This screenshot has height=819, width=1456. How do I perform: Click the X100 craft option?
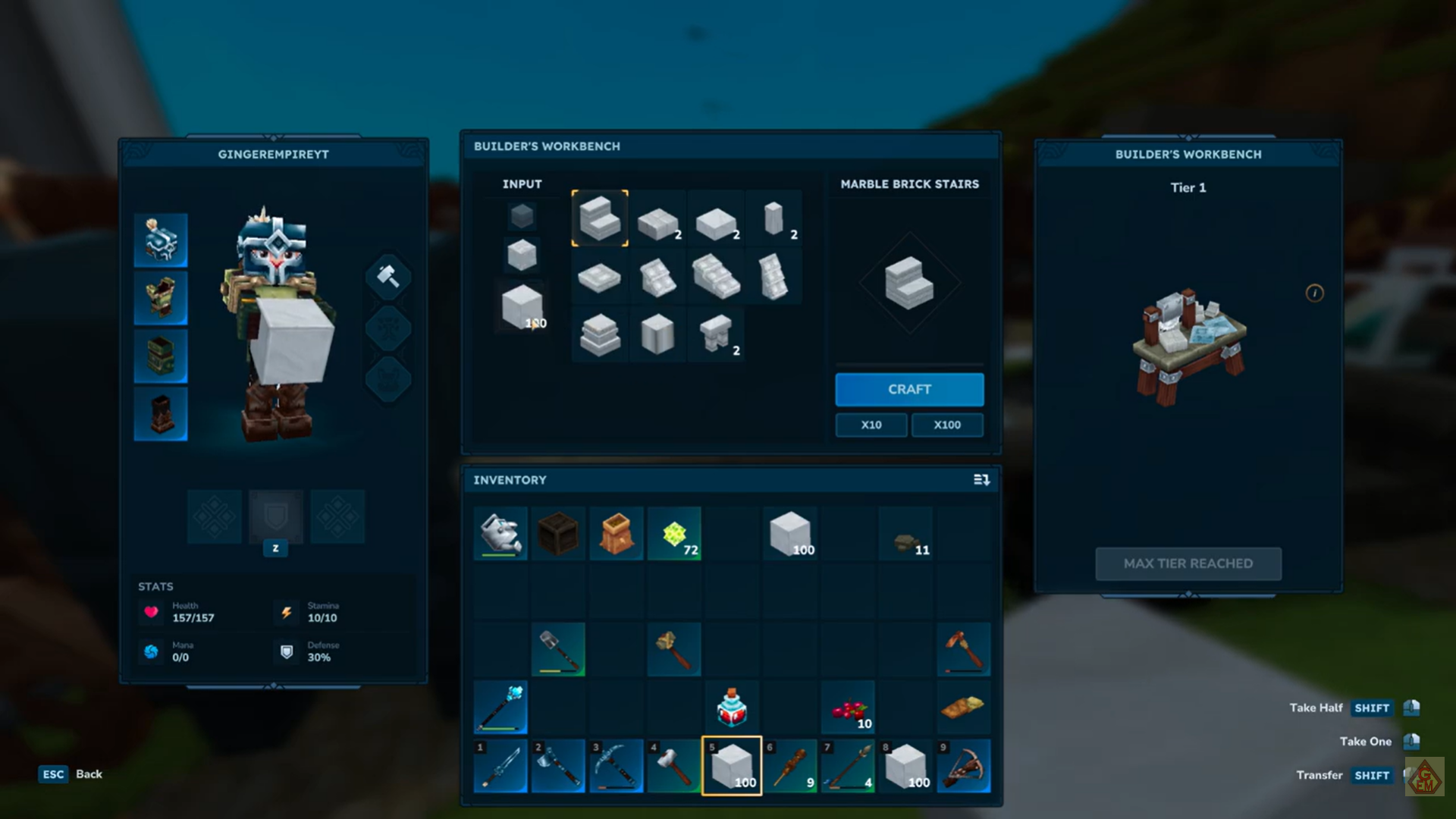tap(947, 425)
